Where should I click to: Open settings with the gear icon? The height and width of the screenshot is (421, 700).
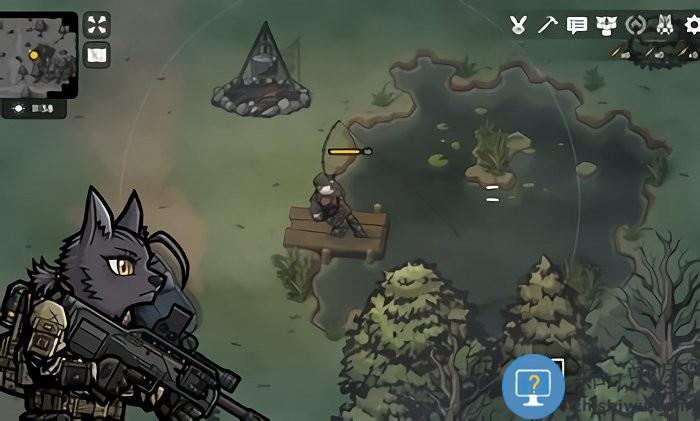click(691, 25)
